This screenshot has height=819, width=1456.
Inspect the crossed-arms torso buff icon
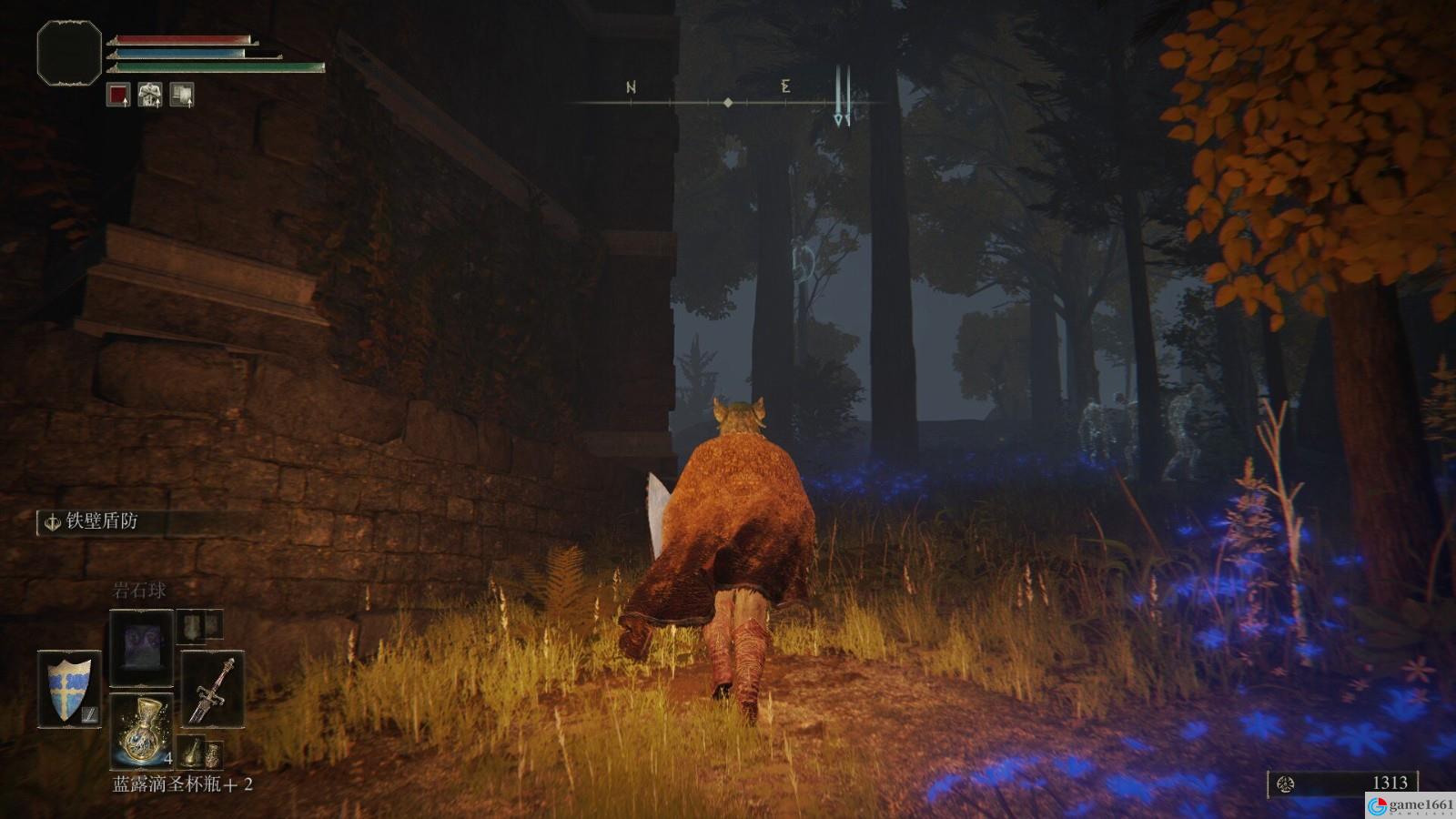(150, 95)
